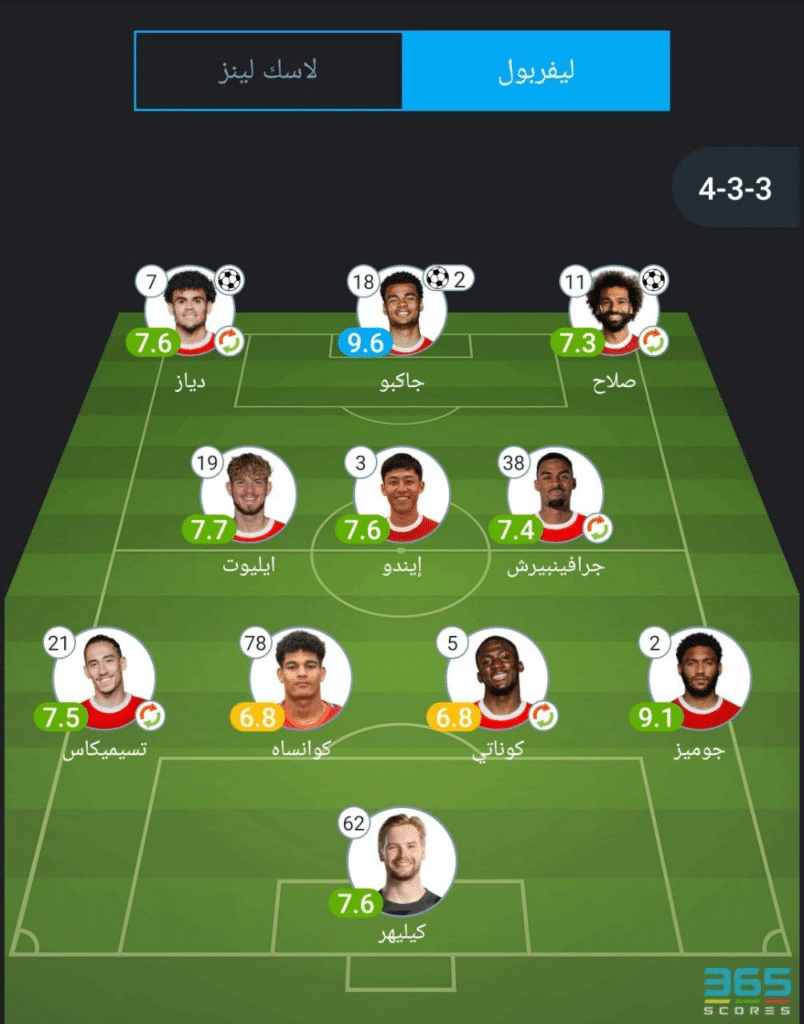Viewport: 804px width, 1024px height.
Task: Switch to the لاسك لينز team tab
Action: pyautogui.click(x=268, y=71)
